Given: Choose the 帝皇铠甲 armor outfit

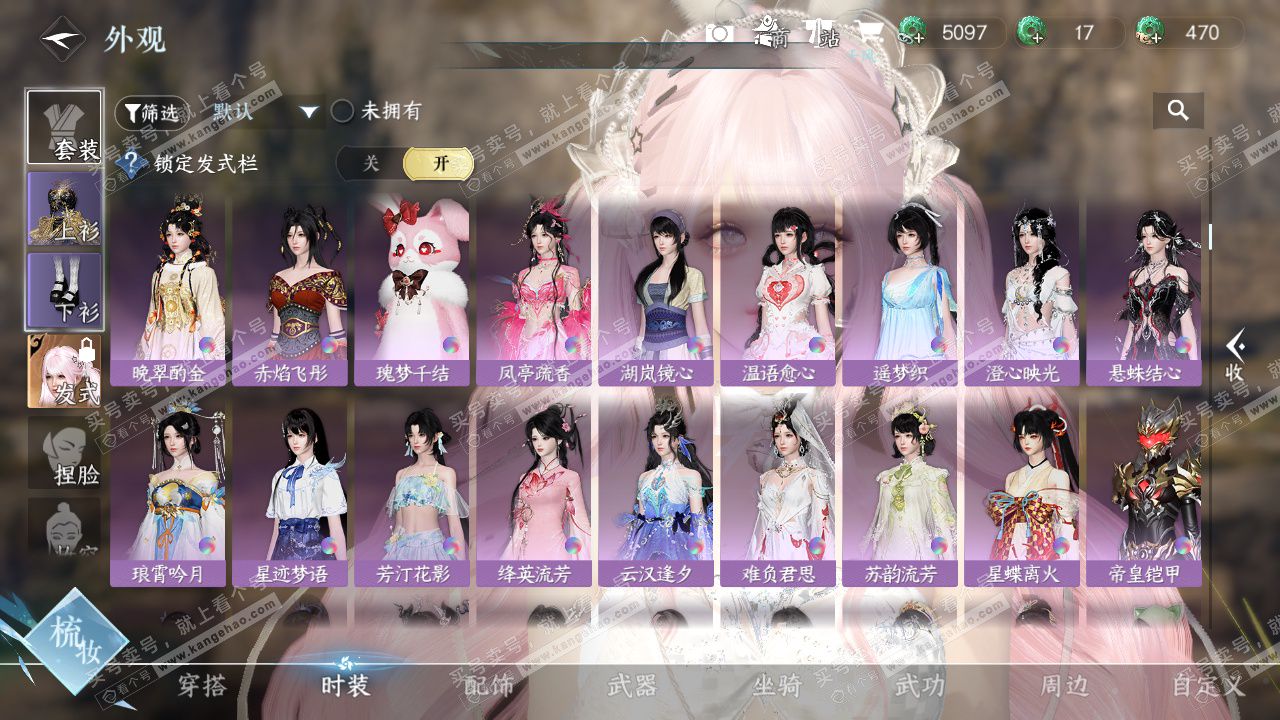Looking at the screenshot, I should coord(1144,492).
